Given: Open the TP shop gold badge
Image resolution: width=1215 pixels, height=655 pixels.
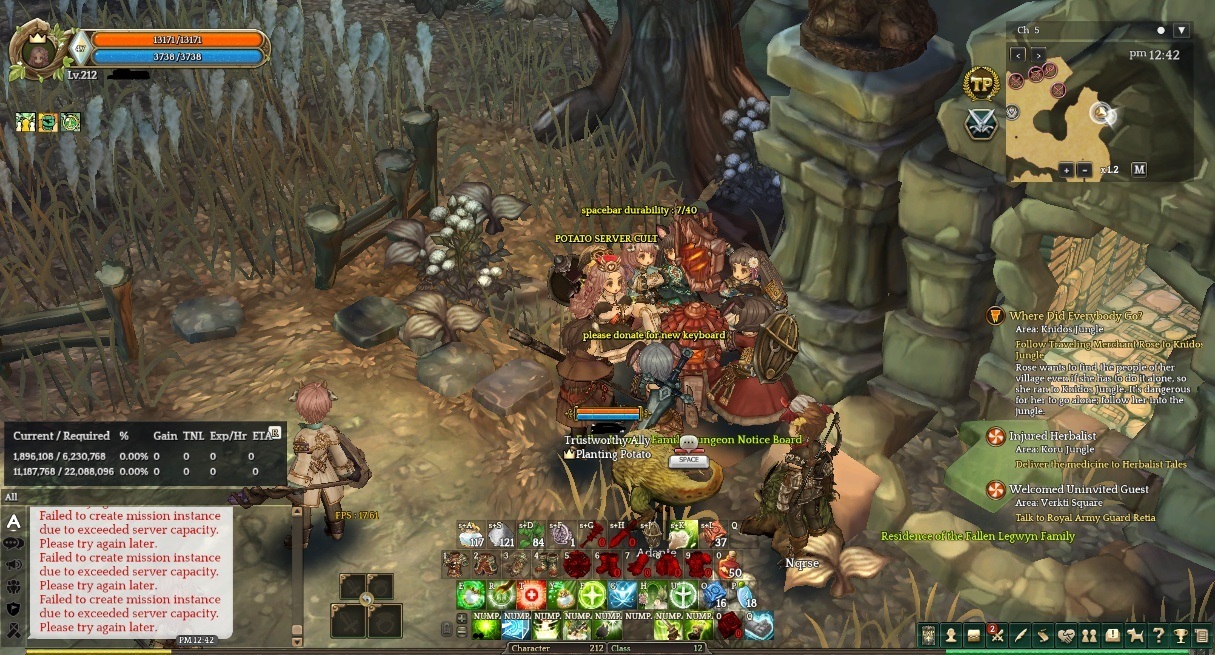Looking at the screenshot, I should click(x=981, y=84).
